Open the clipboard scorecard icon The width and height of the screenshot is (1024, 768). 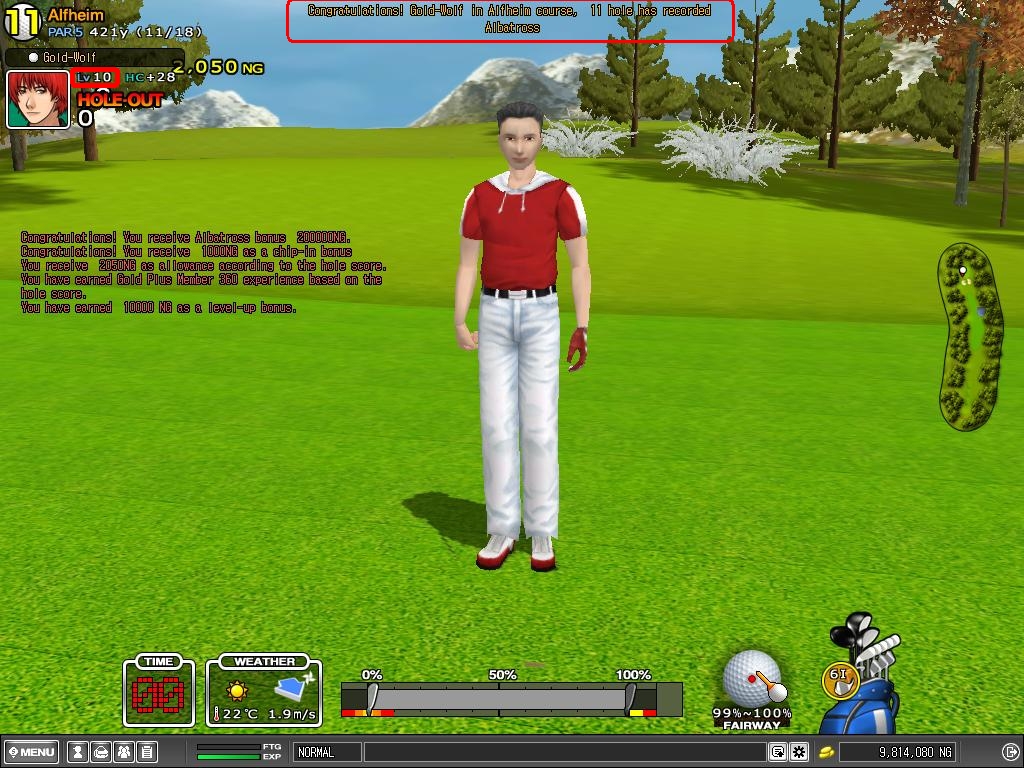pos(146,752)
